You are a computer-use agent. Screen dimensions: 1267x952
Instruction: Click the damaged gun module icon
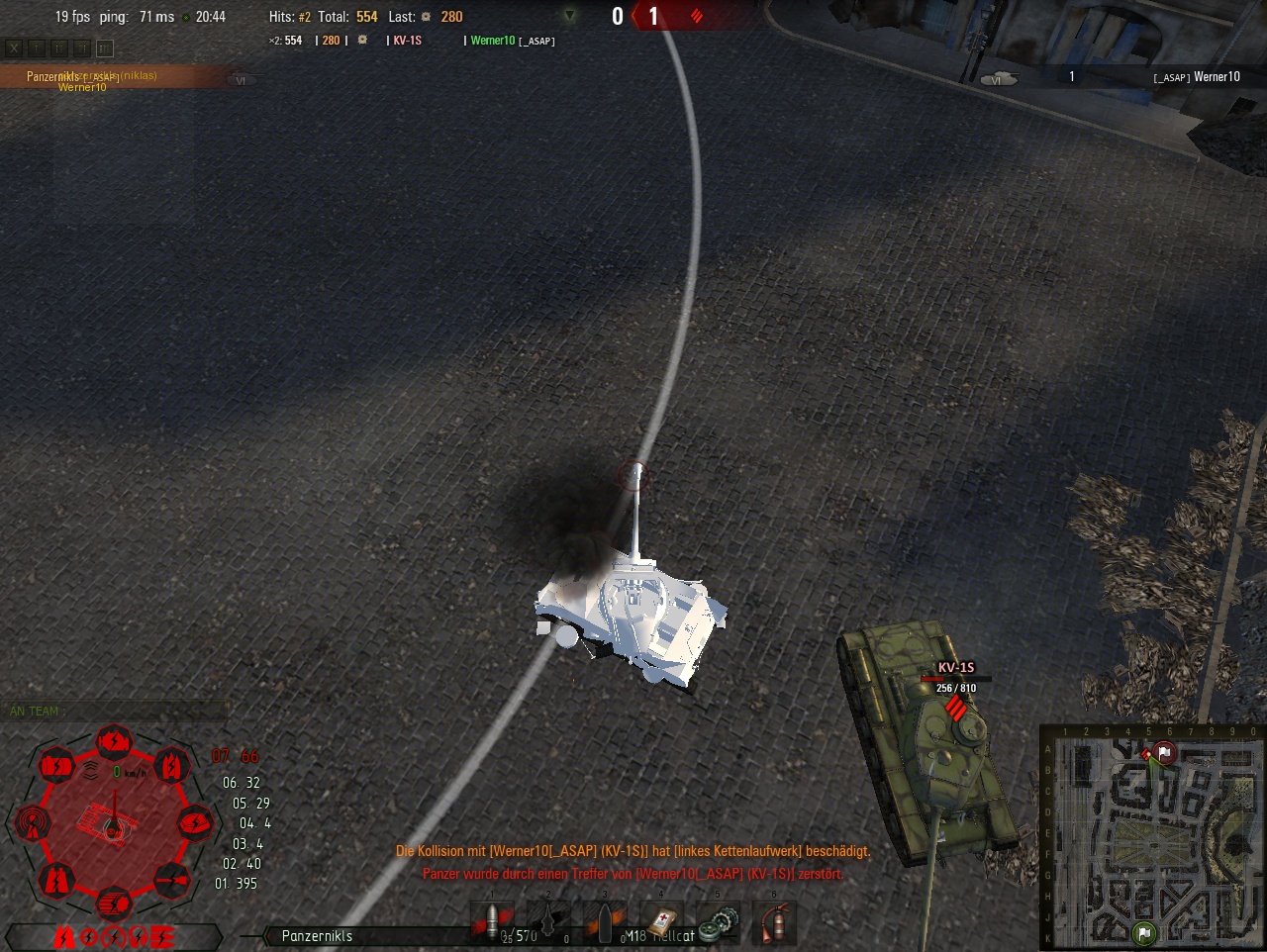coord(171,878)
